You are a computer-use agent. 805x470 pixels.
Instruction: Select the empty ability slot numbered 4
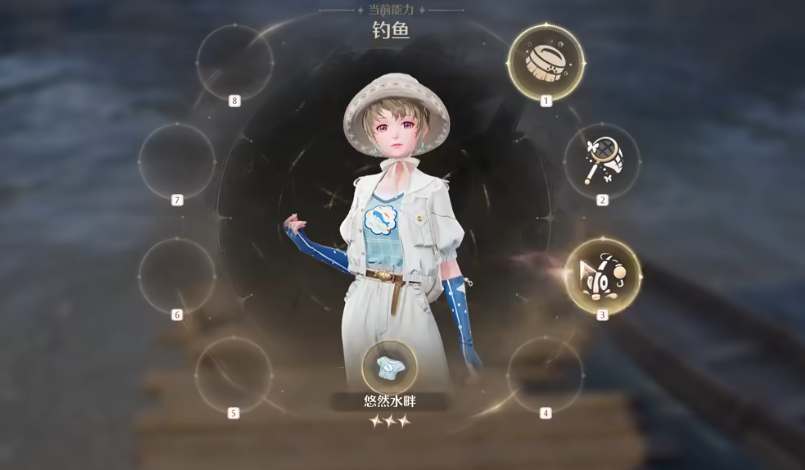tap(544, 375)
